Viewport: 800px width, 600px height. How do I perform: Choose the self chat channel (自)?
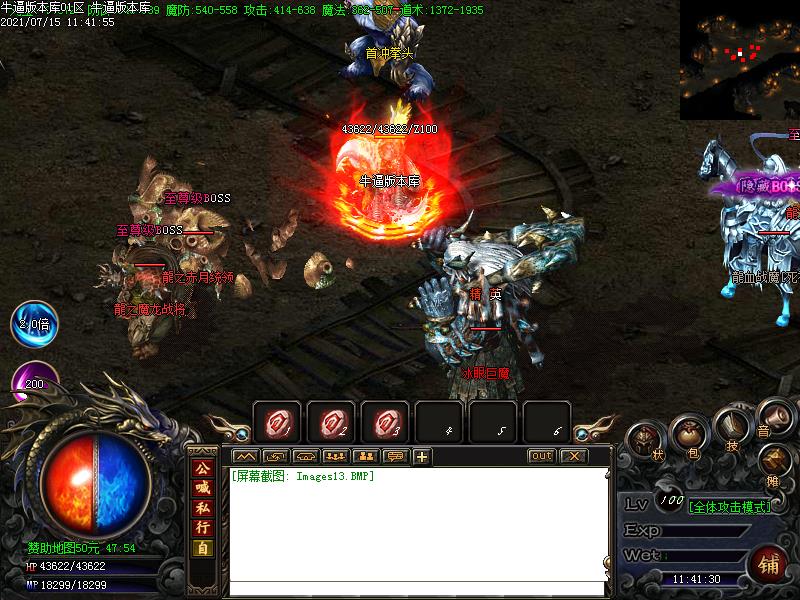pyautogui.click(x=203, y=547)
